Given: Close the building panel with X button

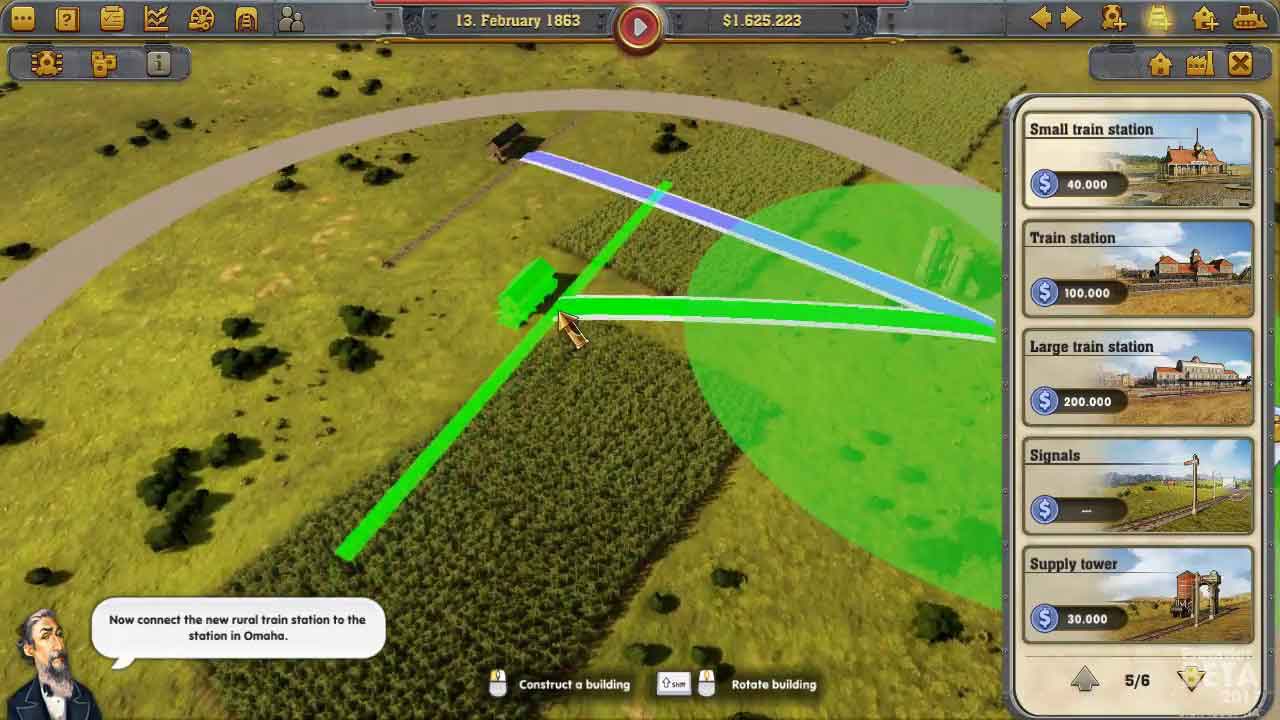Looking at the screenshot, I should [x=1240, y=64].
